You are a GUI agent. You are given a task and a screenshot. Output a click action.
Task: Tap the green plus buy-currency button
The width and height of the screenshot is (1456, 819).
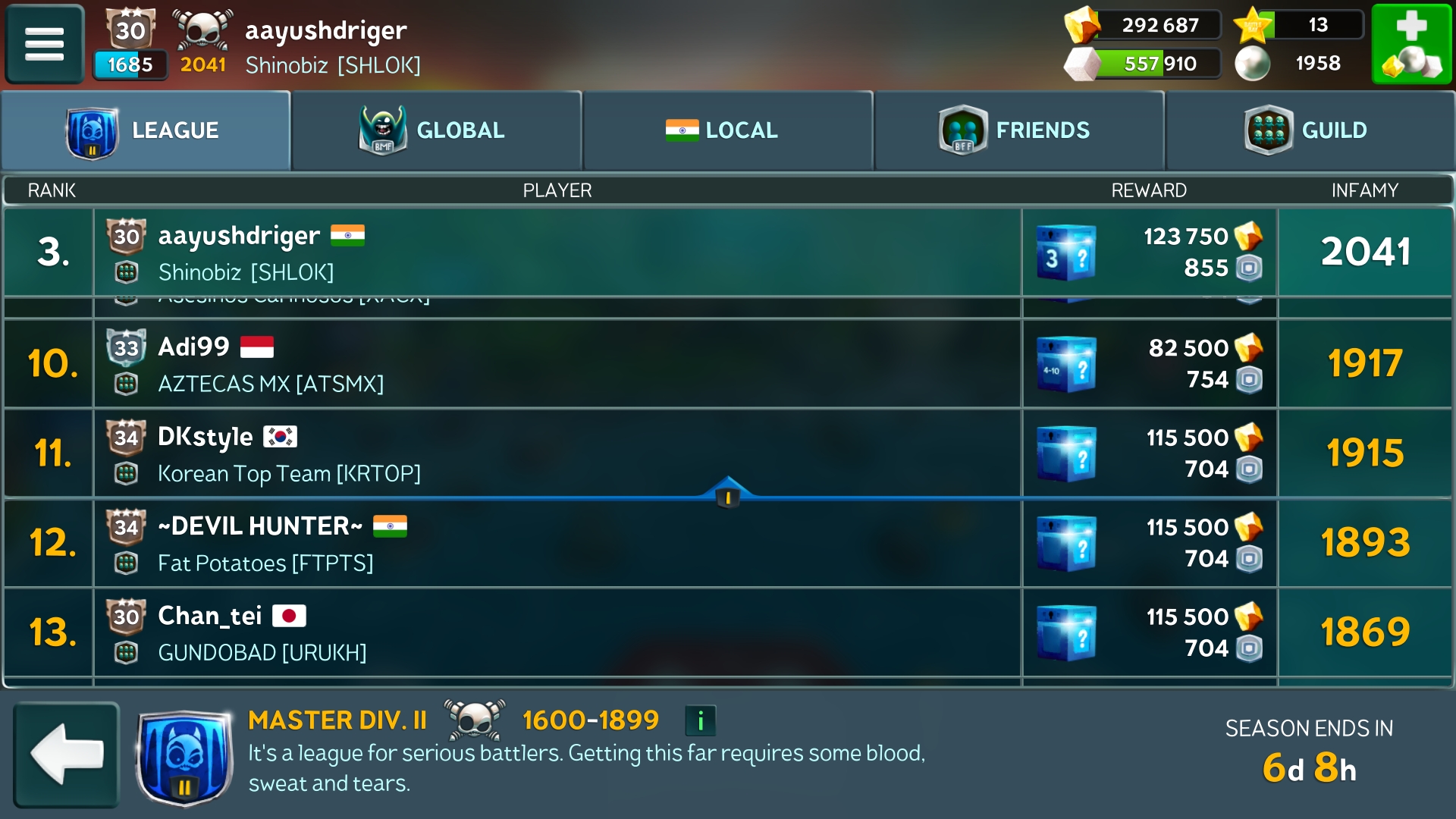(x=1410, y=43)
